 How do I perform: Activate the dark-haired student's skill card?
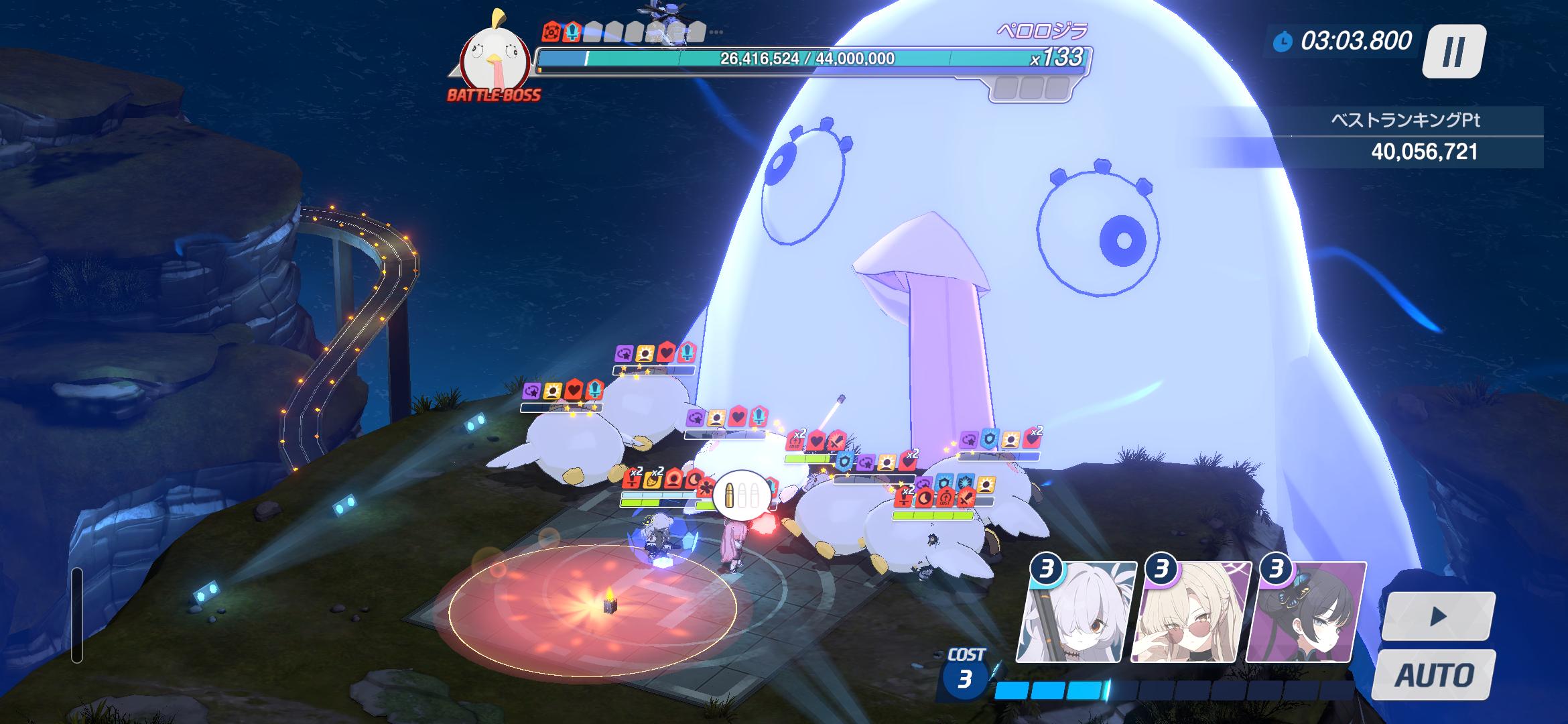(x=1305, y=613)
